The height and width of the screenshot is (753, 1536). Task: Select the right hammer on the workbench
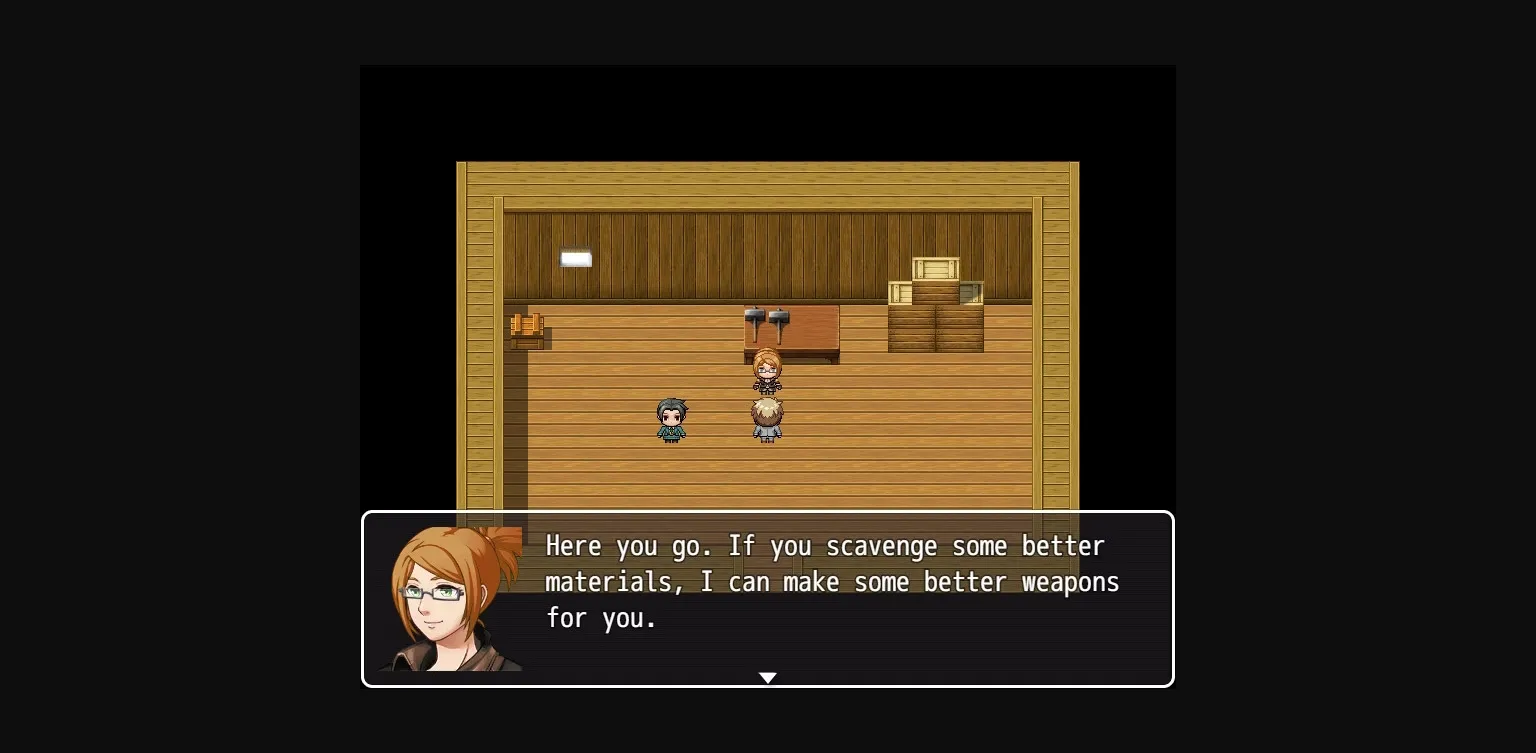780,317
